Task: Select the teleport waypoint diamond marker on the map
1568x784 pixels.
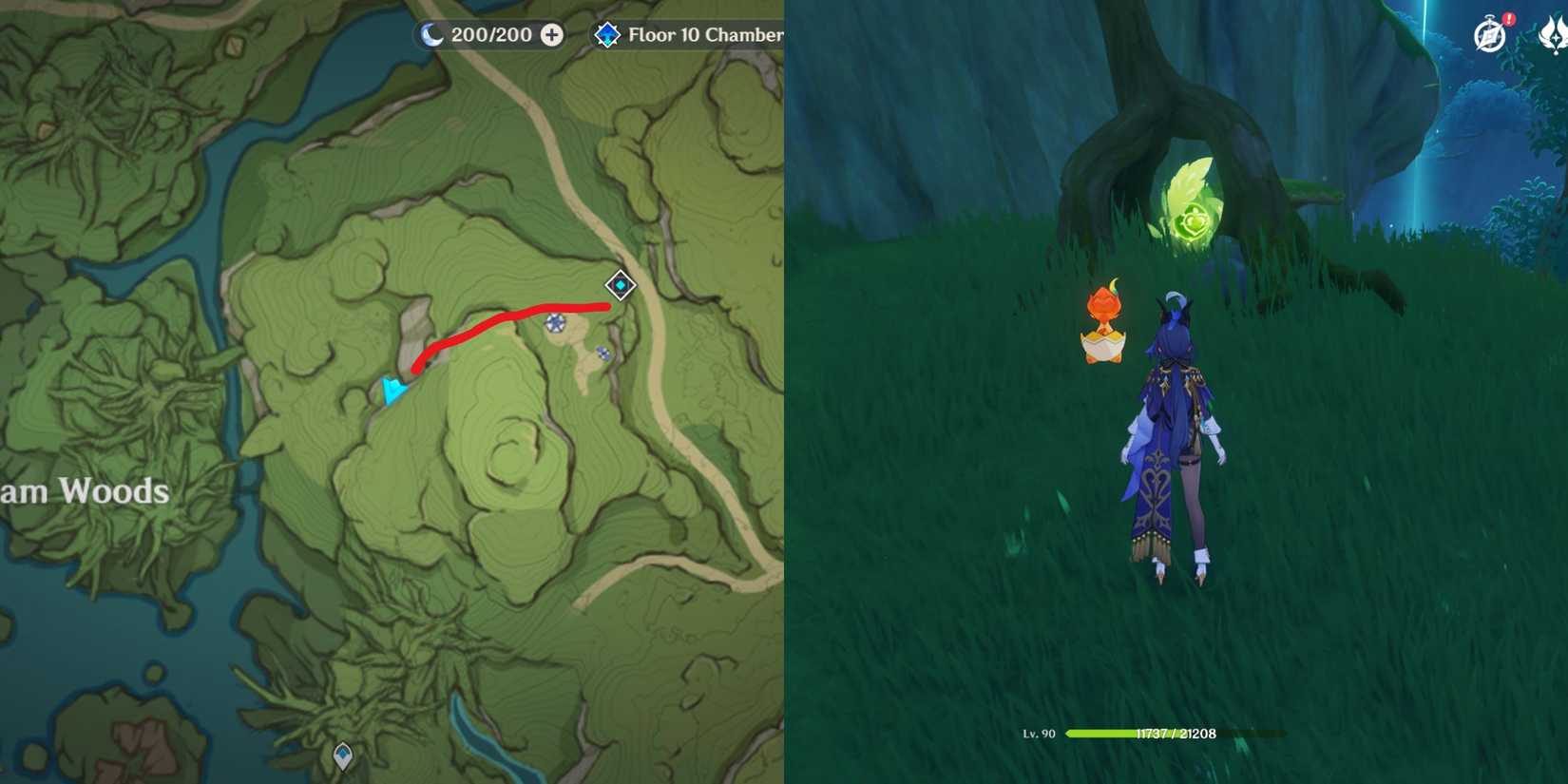Action: tap(620, 284)
